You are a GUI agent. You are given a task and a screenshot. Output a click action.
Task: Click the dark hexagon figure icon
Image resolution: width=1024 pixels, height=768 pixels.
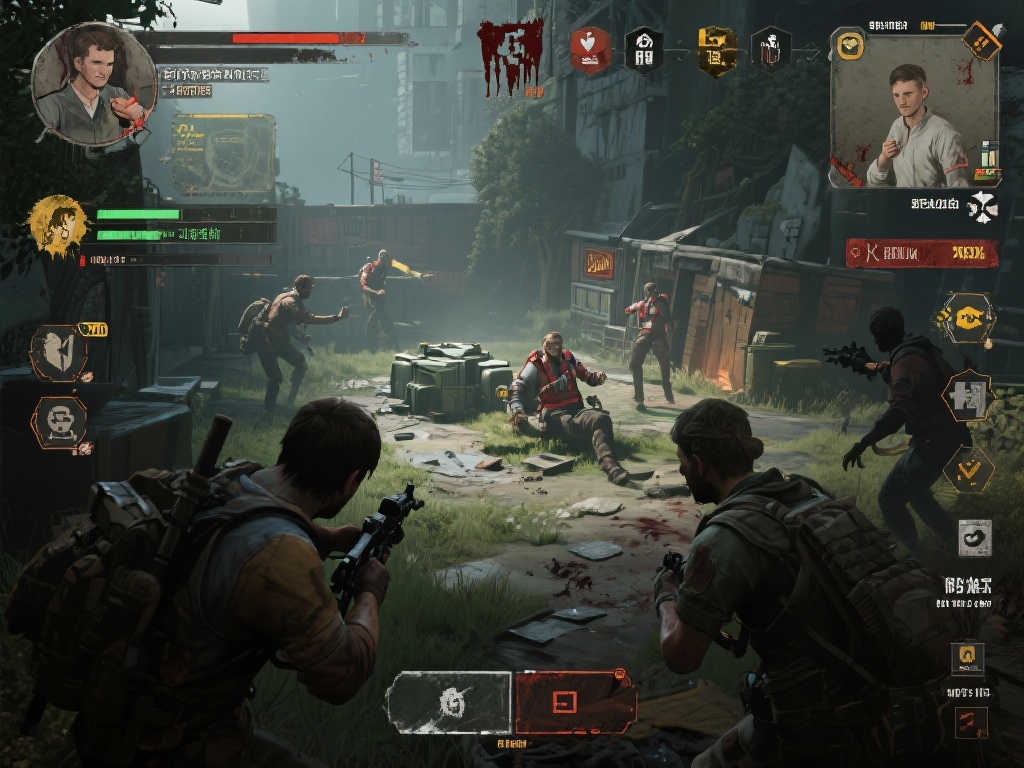[x=771, y=49]
